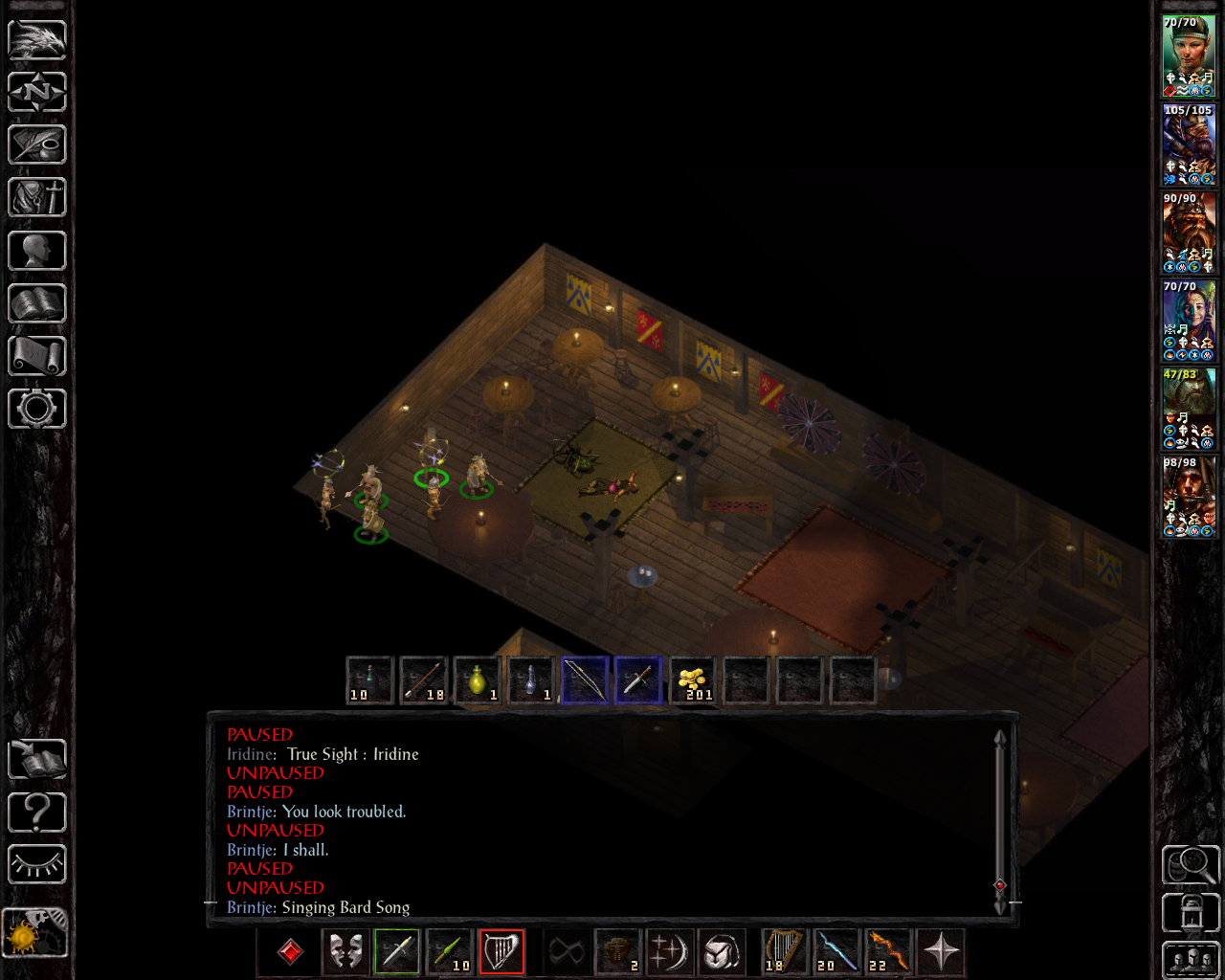The width and height of the screenshot is (1225, 980).
Task: Select the gold coins slot showing 201
Action: 692,680
